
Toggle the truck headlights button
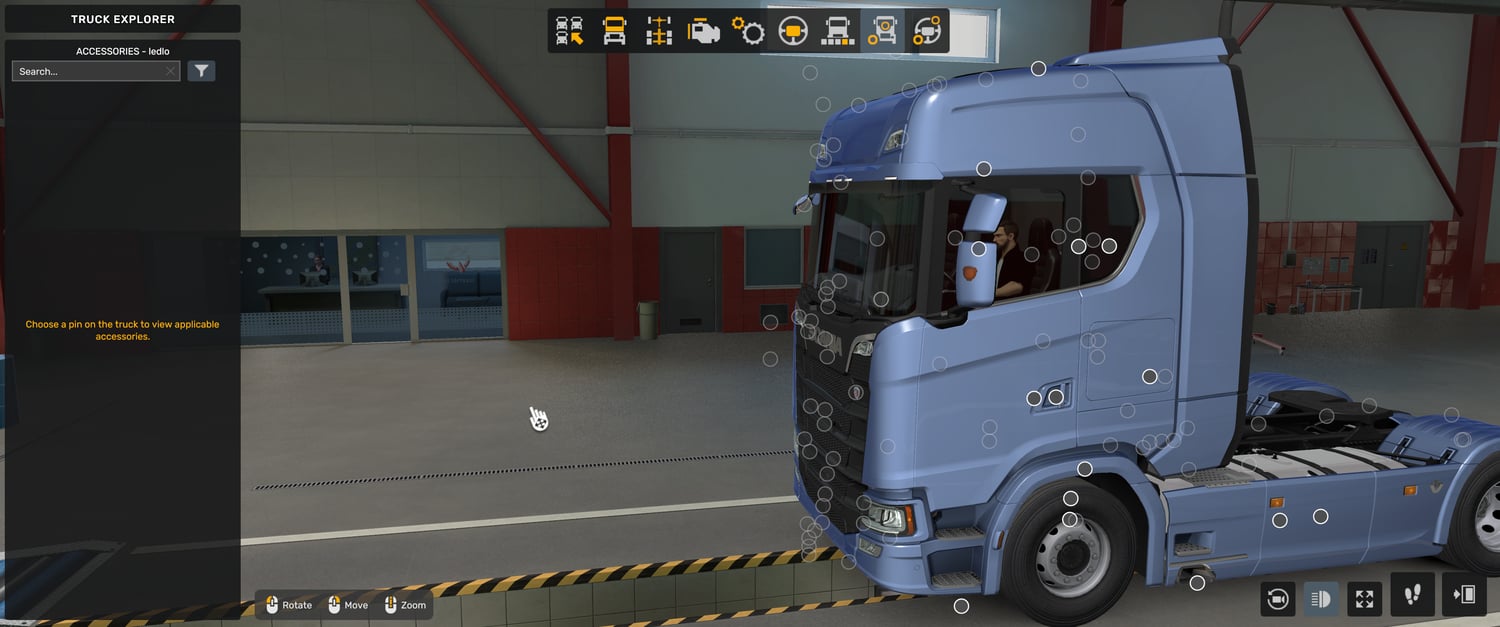click(x=1321, y=599)
